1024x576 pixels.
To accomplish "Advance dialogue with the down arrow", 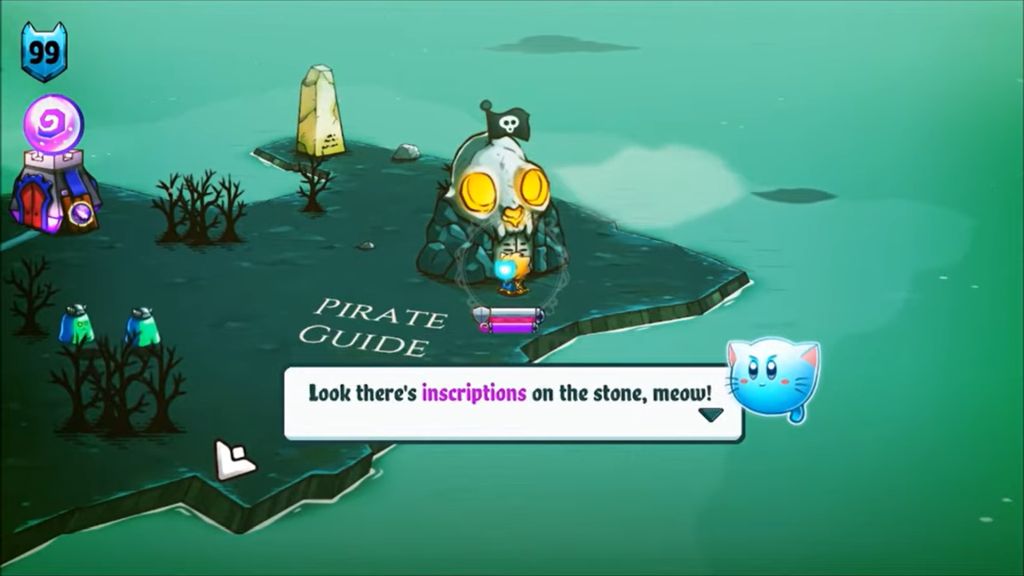I will click(710, 415).
